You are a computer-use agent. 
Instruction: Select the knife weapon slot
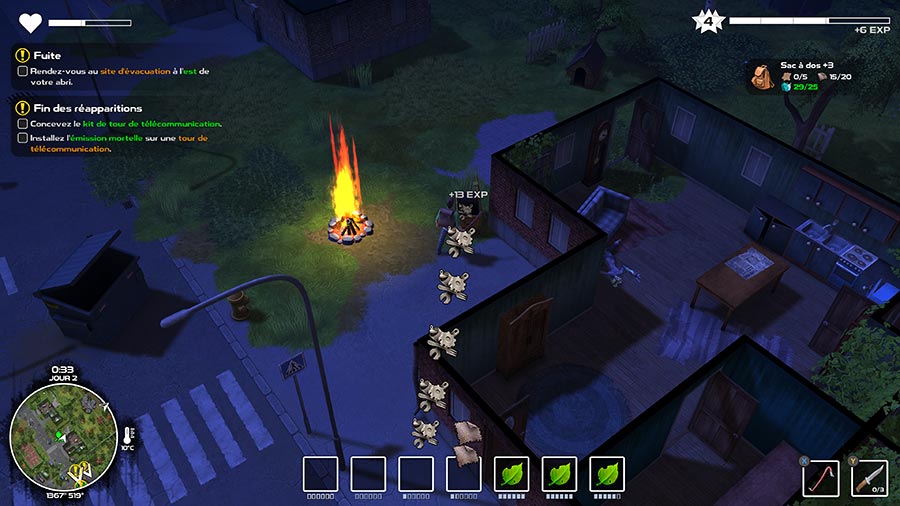pyautogui.click(x=869, y=477)
